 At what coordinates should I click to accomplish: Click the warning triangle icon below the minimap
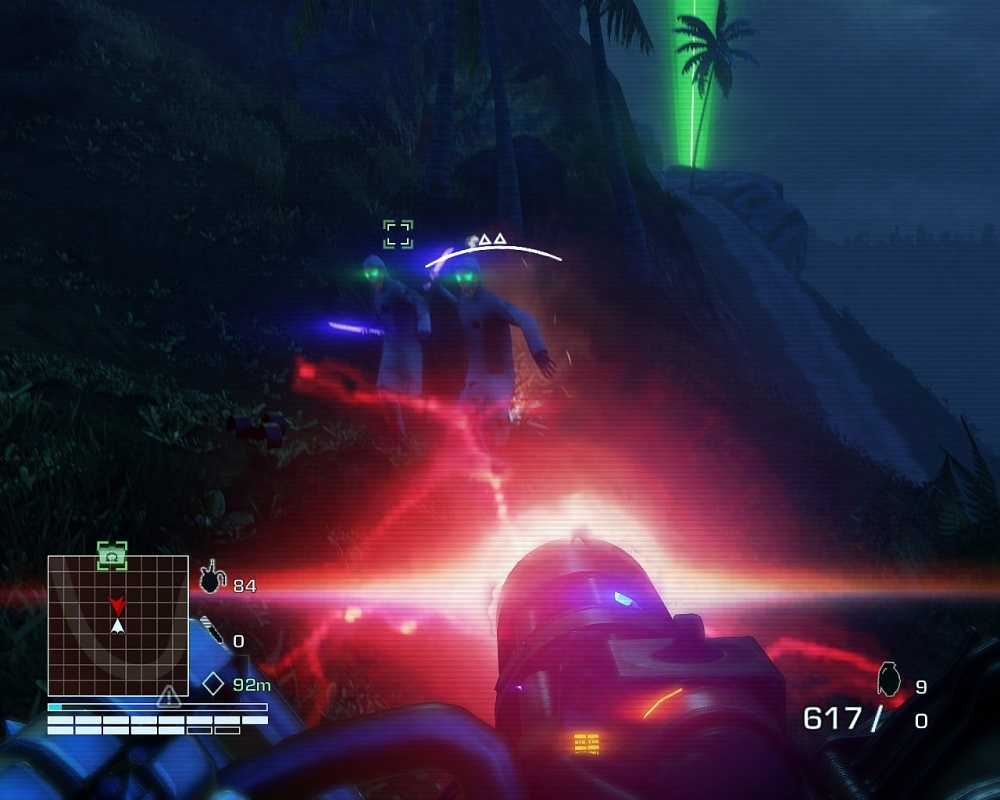tap(169, 696)
